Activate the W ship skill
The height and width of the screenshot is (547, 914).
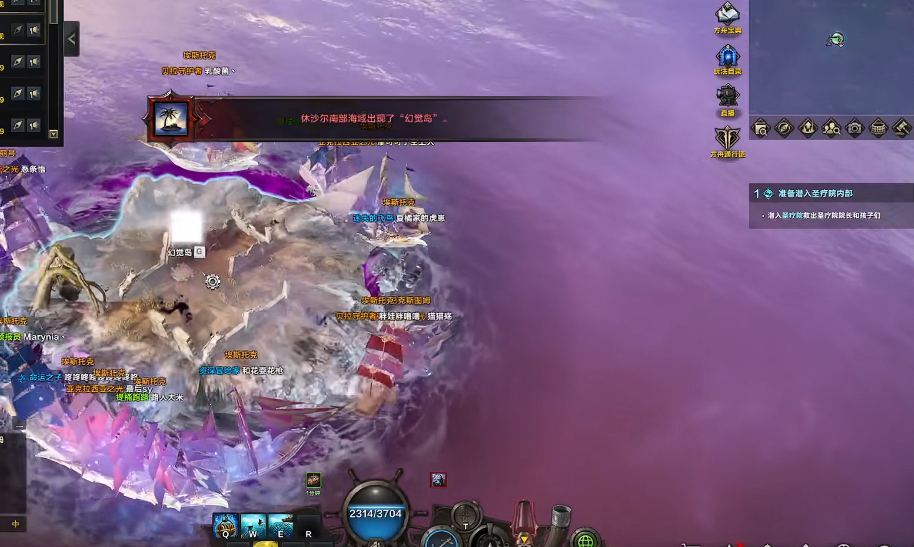[x=254, y=525]
